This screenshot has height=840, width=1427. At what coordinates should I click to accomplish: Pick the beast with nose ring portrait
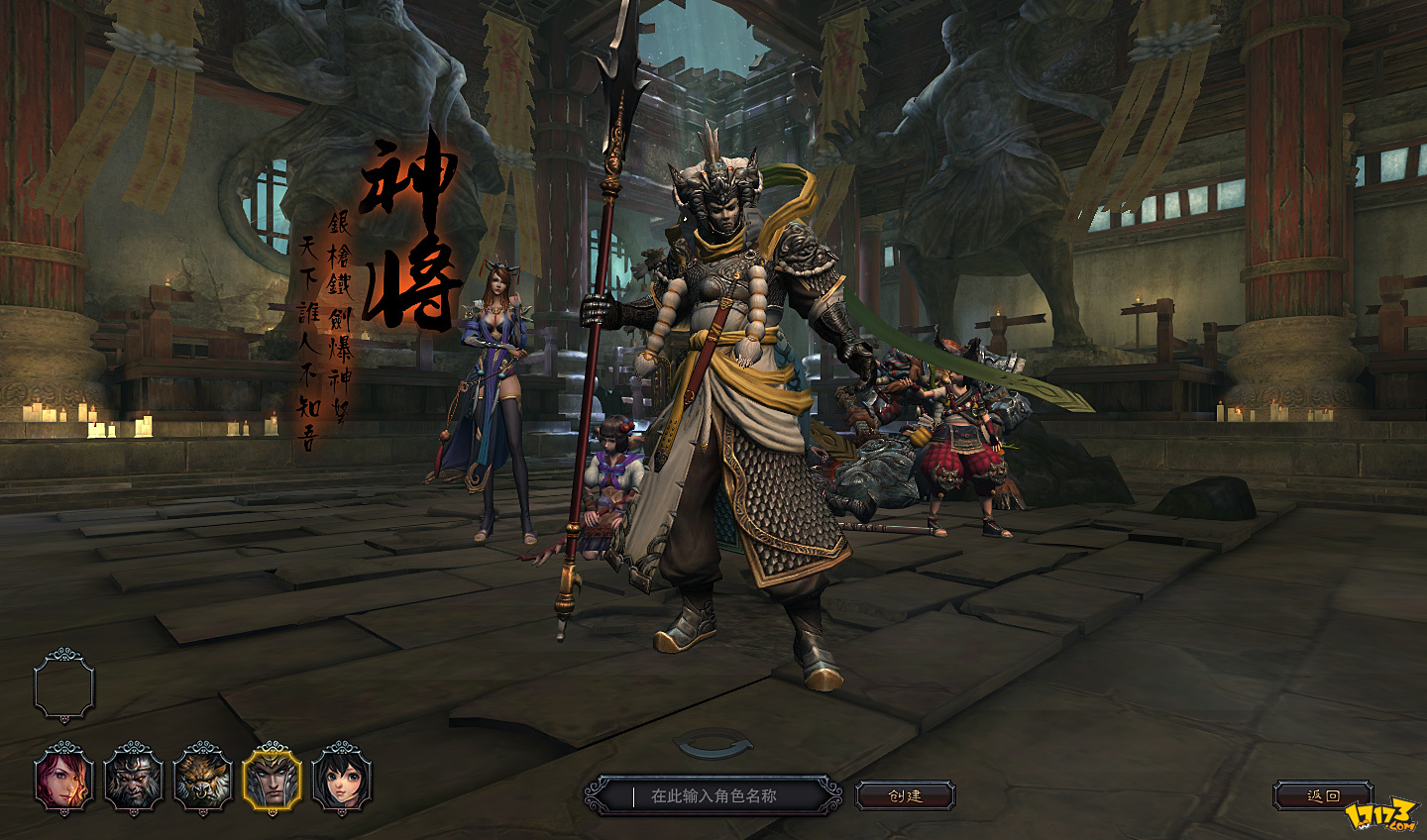pyautogui.click(x=203, y=780)
